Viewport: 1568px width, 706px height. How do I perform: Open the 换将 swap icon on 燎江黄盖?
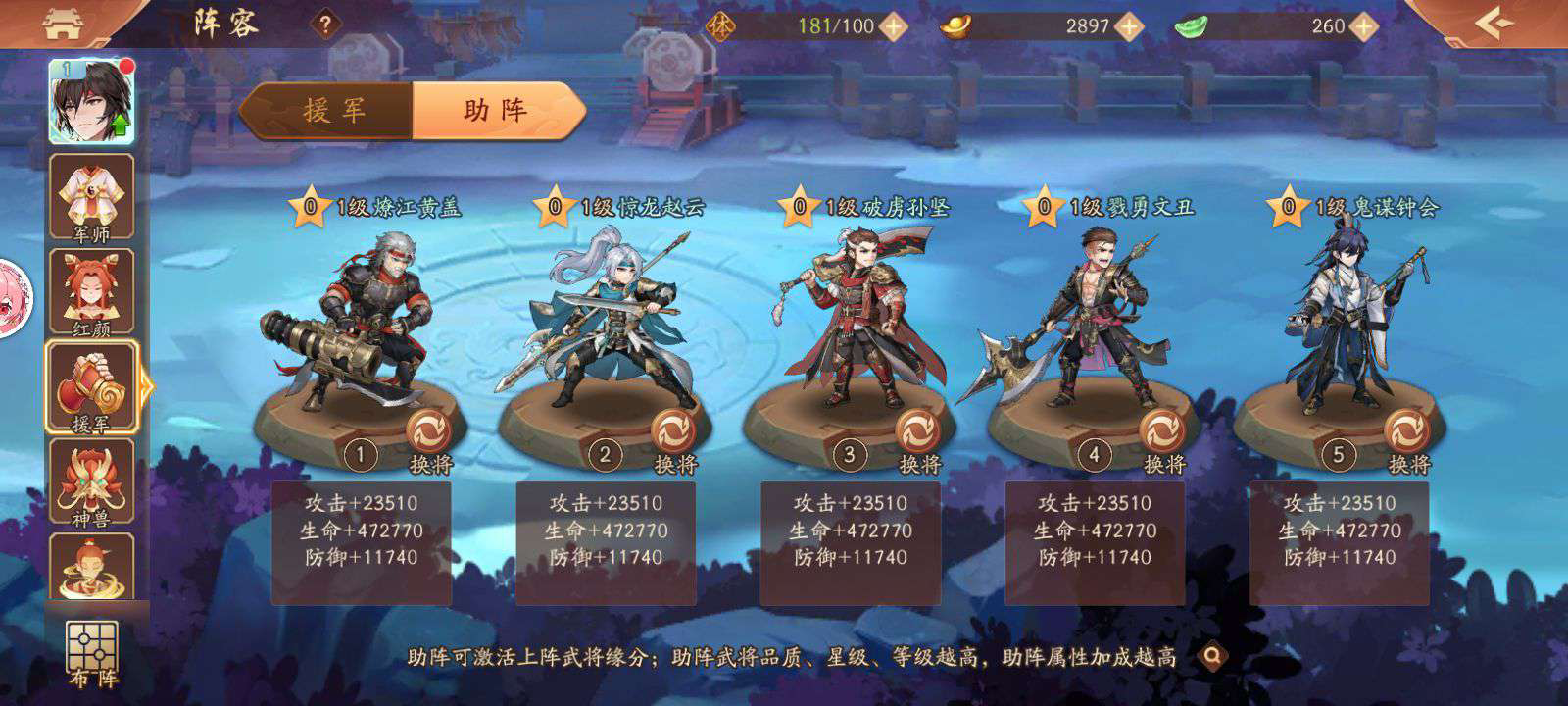tap(429, 430)
